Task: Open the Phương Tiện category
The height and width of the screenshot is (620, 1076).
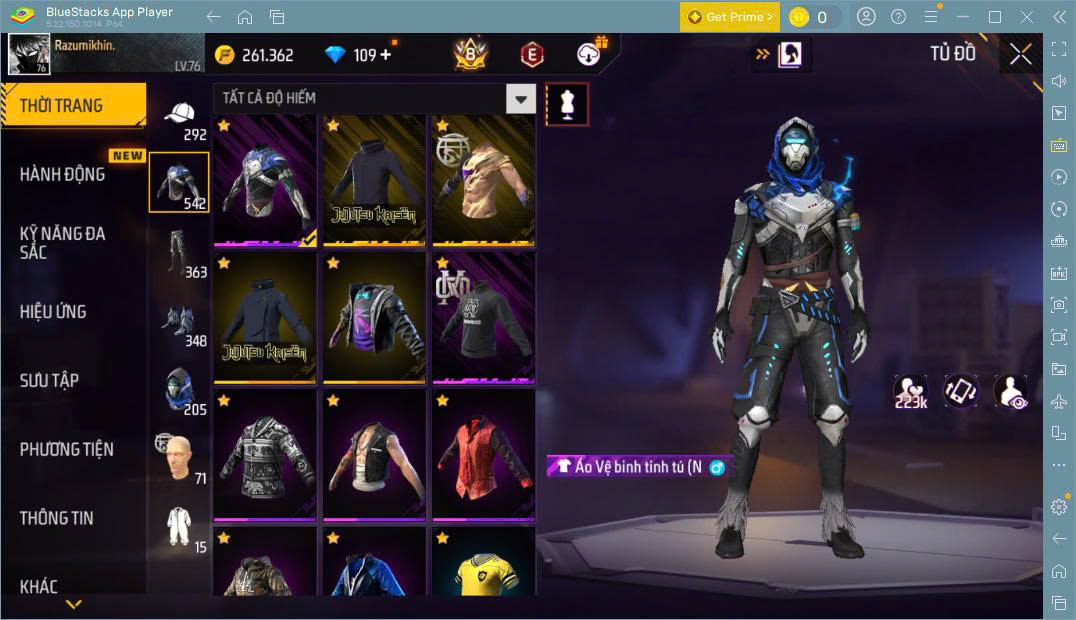Action: point(66,449)
